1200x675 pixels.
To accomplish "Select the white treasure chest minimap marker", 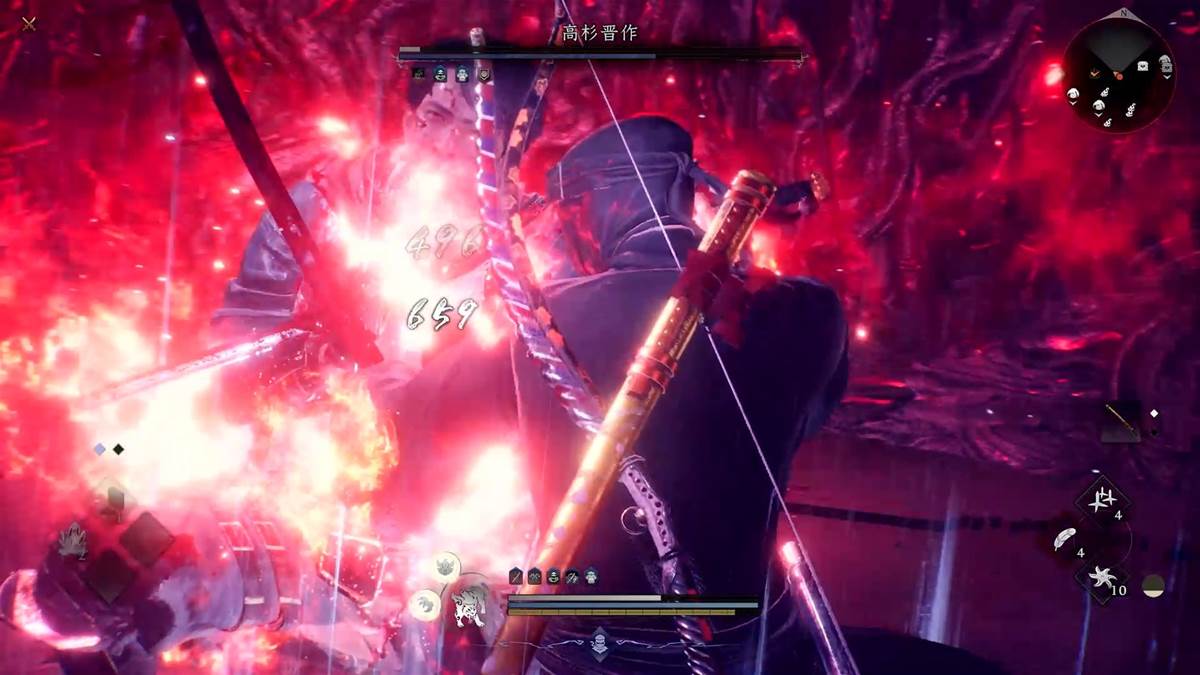I will click(x=1141, y=67).
